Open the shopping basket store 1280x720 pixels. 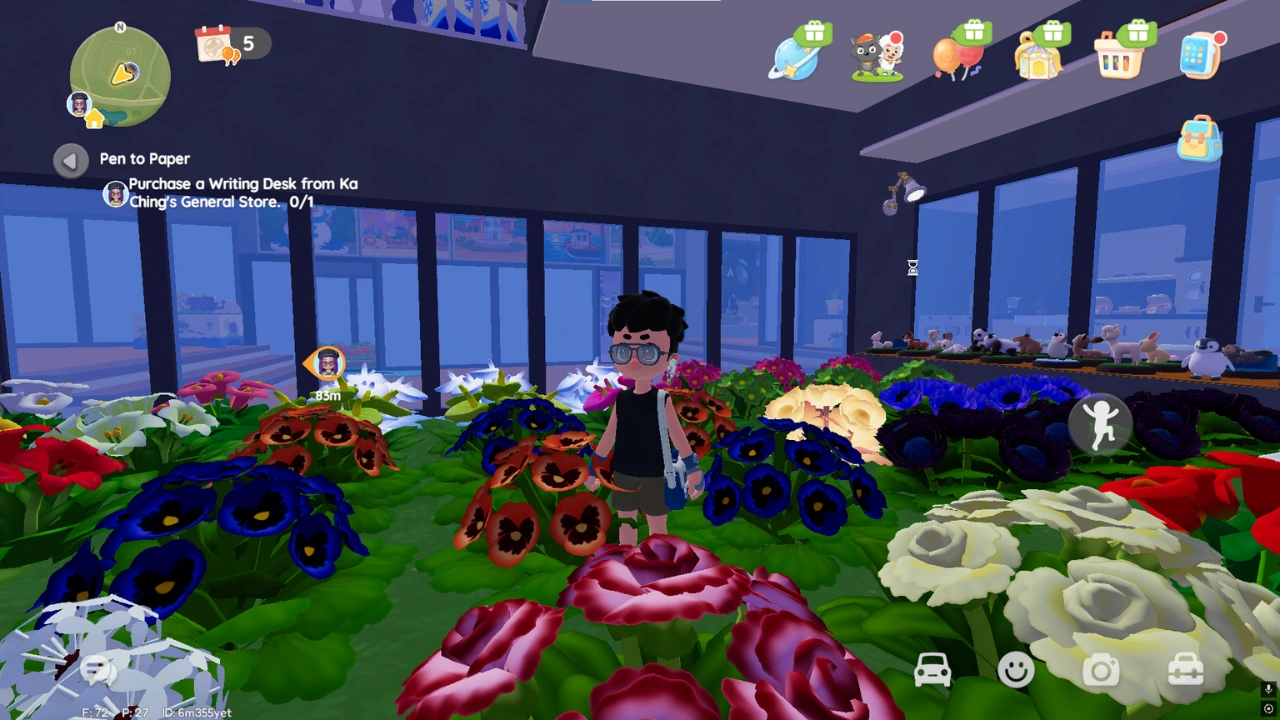[1119, 55]
